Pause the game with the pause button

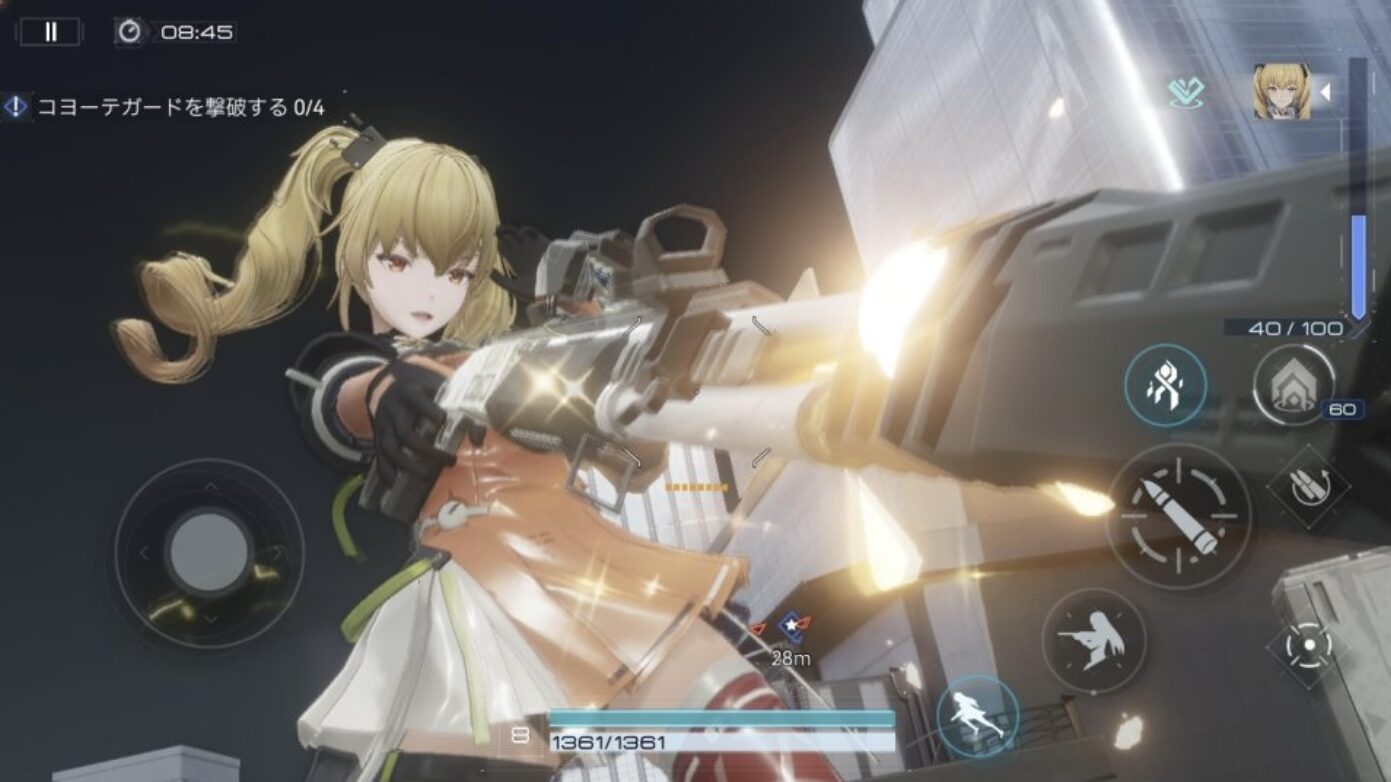click(50, 32)
